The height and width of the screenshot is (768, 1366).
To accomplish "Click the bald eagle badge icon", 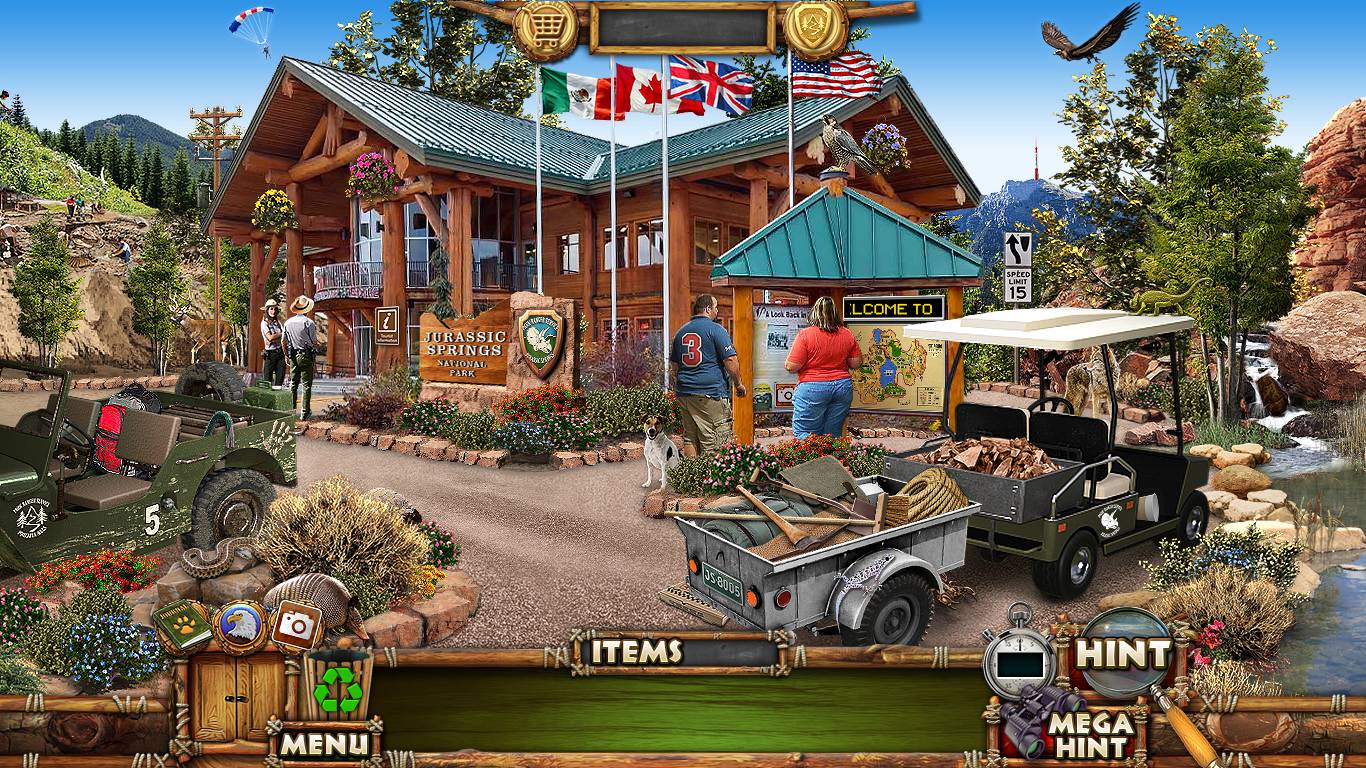I will [x=240, y=626].
